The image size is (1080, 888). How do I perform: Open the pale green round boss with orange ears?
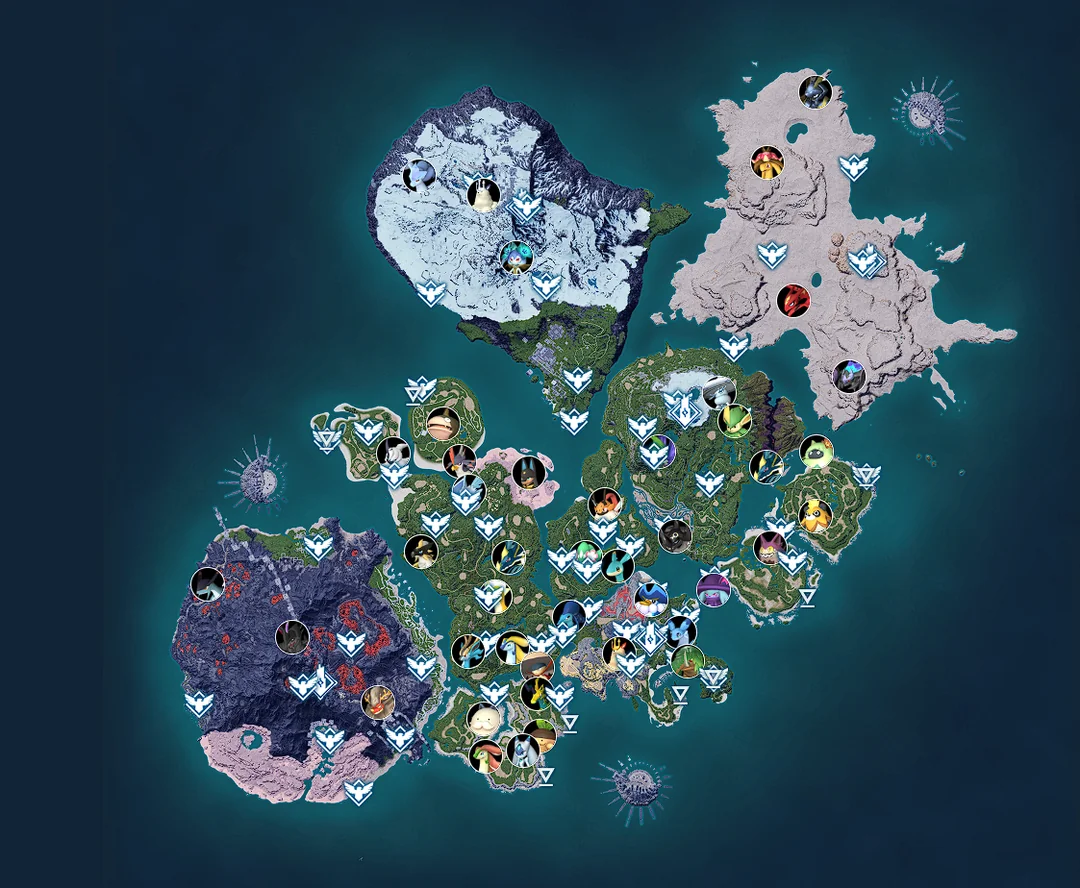pyautogui.click(x=816, y=452)
